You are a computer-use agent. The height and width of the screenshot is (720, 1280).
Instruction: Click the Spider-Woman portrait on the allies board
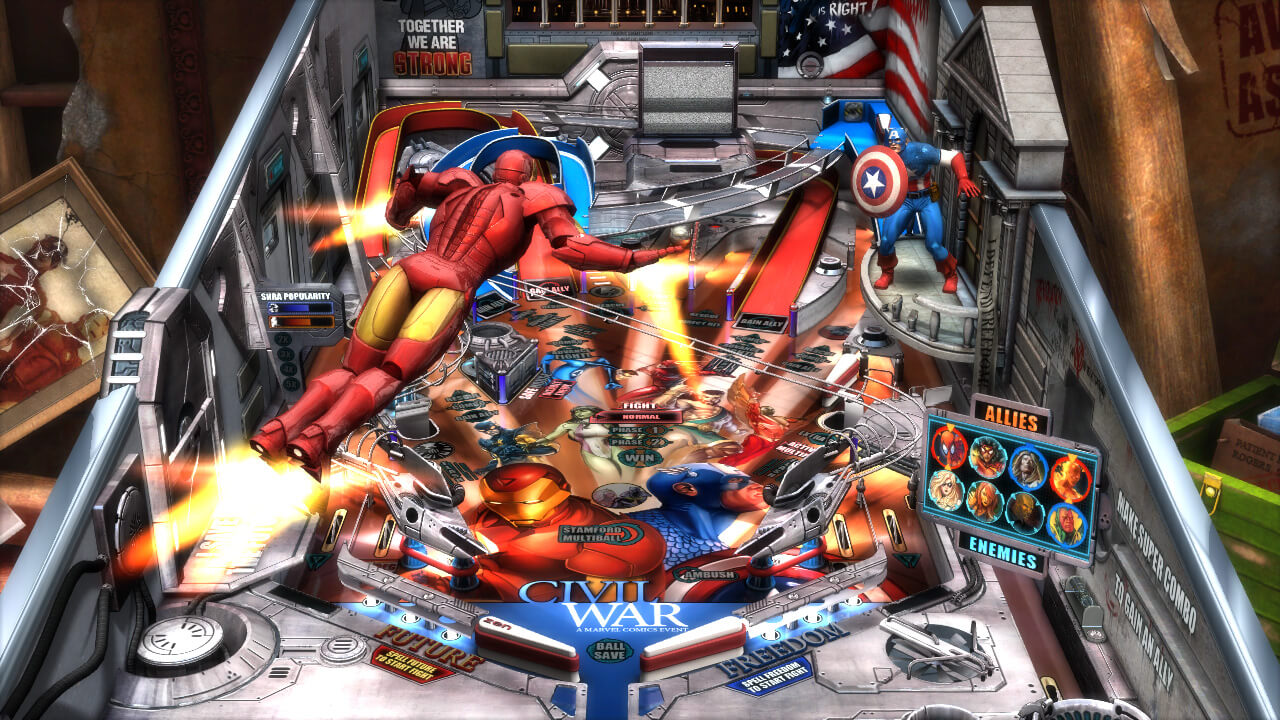point(986,460)
